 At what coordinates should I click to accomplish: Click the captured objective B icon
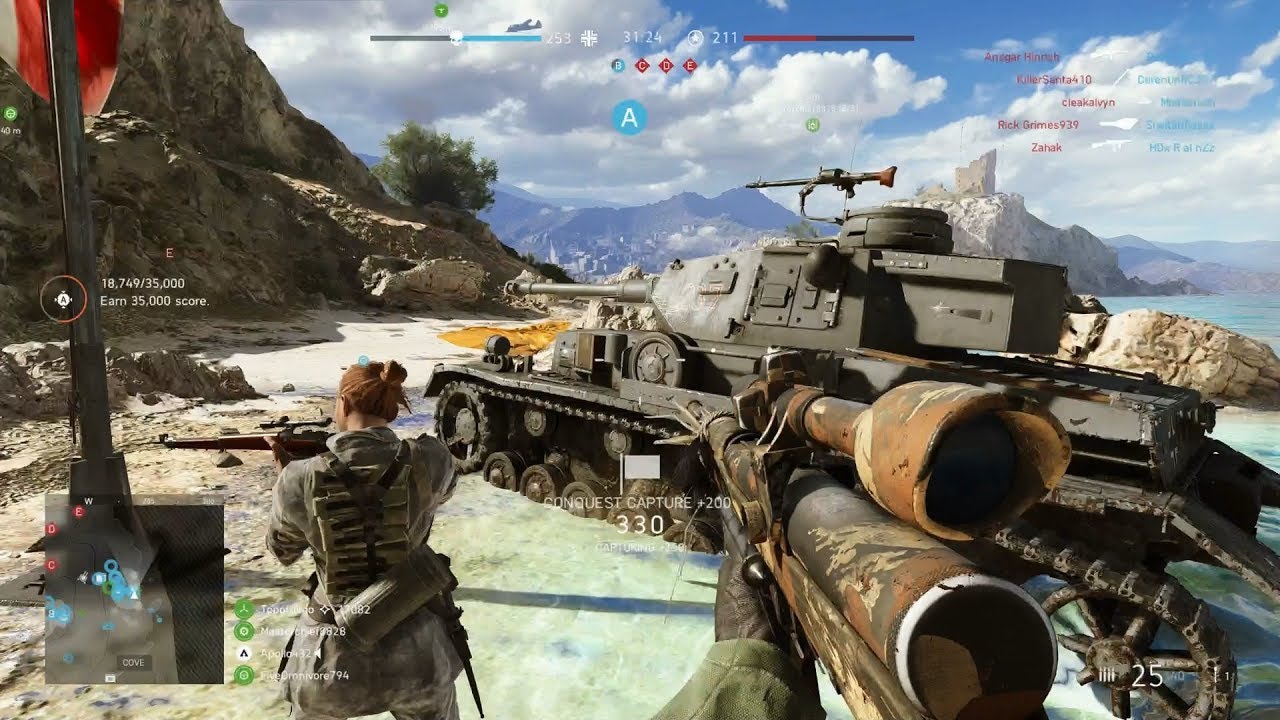[x=619, y=65]
